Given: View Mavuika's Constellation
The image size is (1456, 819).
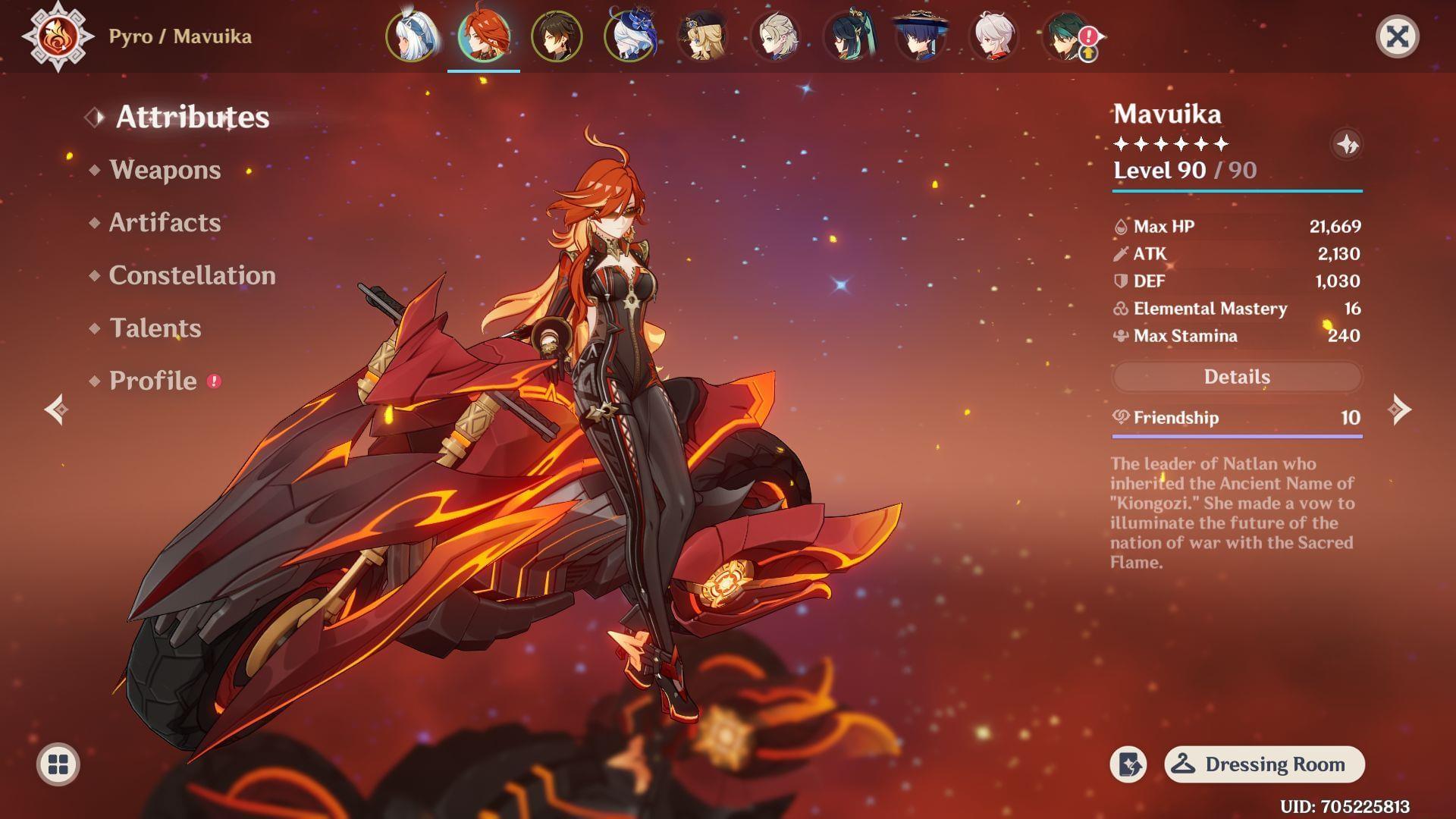Looking at the screenshot, I should pyautogui.click(x=192, y=275).
